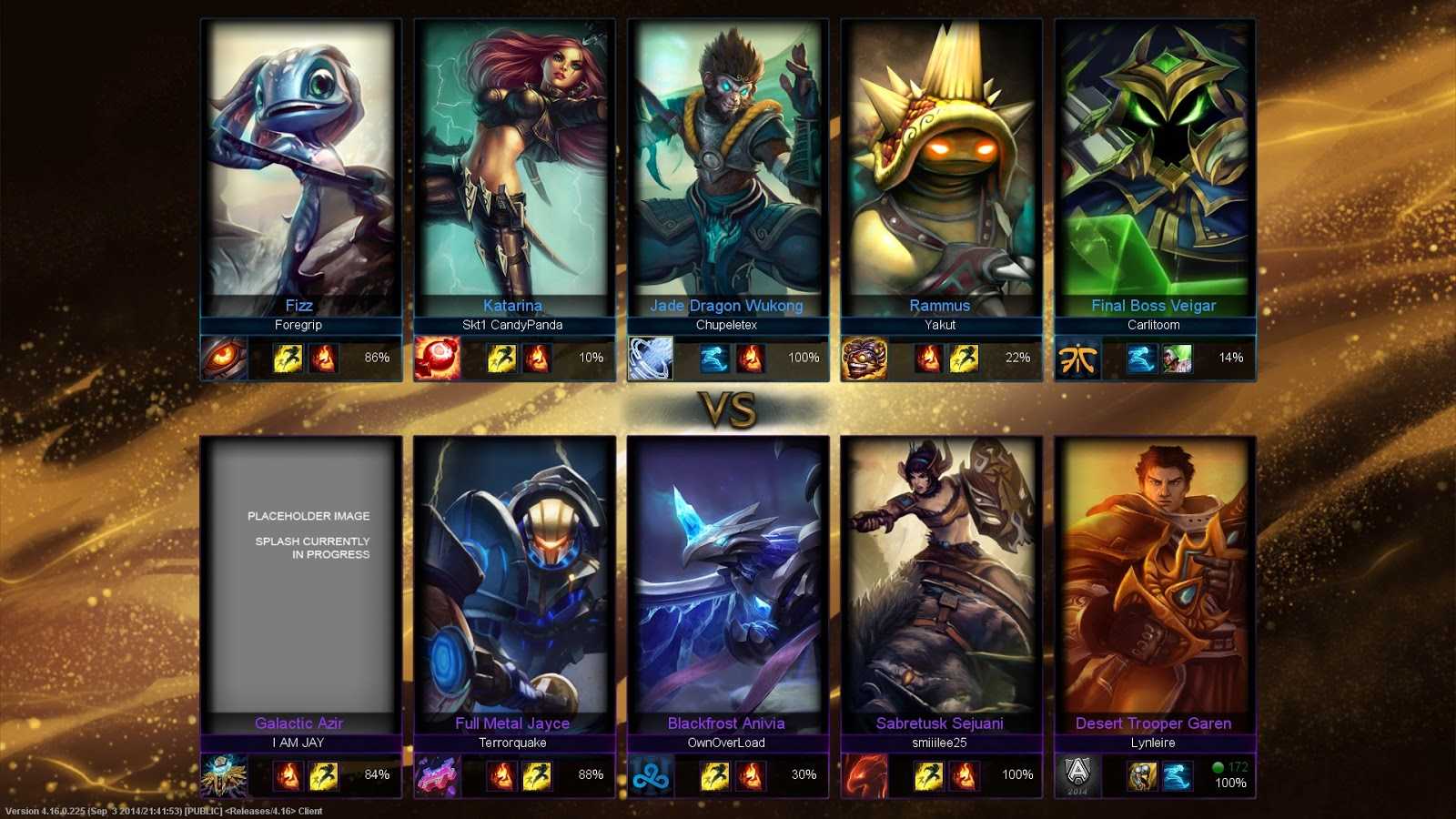Click the Alliance 2014 logo under Garen
Screen dimensions: 1456x819
[1077, 775]
